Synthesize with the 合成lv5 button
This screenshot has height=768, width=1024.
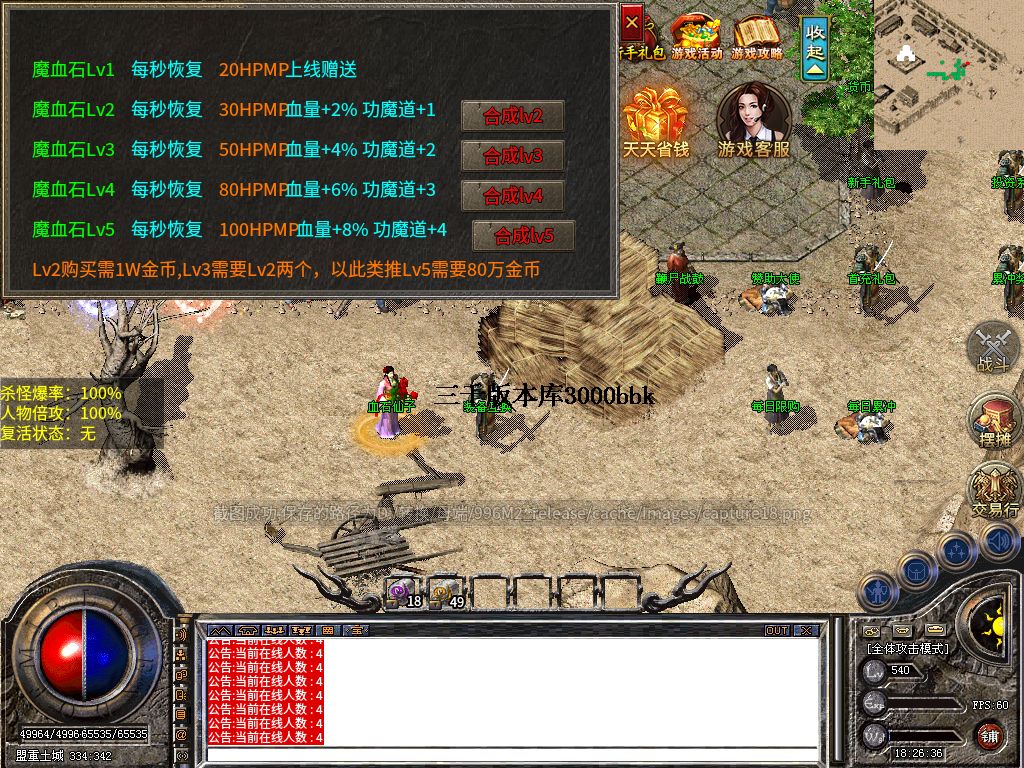click(x=523, y=236)
